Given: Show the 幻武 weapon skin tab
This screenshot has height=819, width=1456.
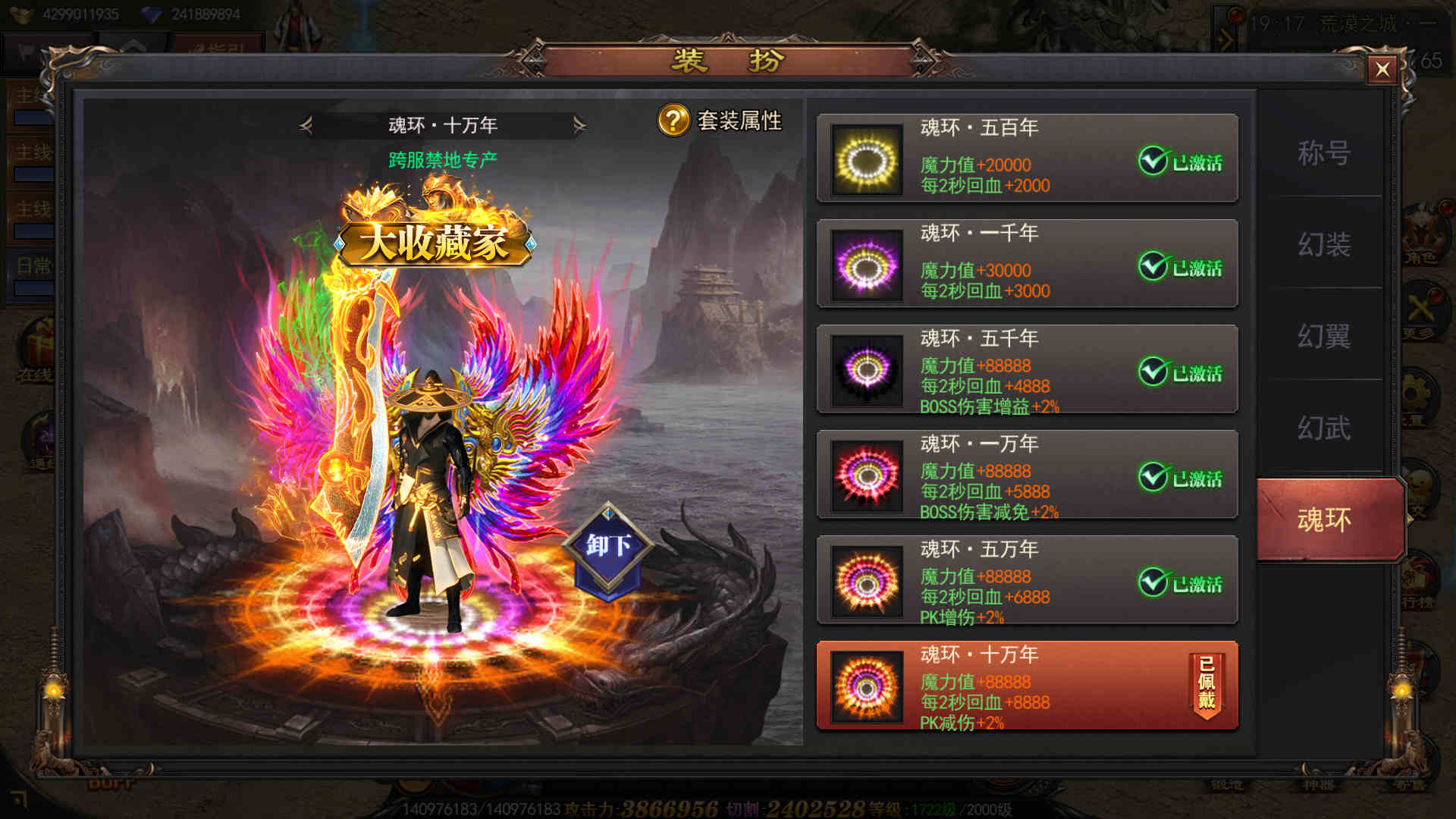Looking at the screenshot, I should pyautogui.click(x=1323, y=428).
